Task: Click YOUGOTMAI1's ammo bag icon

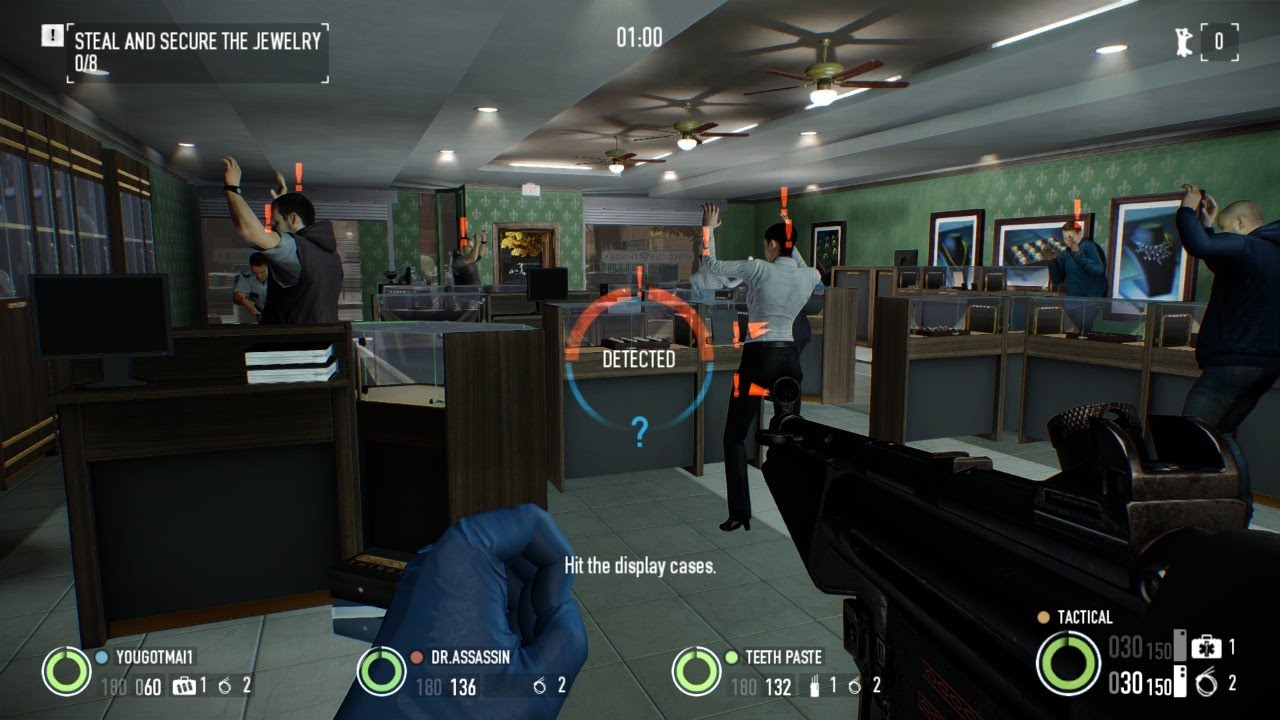Action: tap(182, 686)
